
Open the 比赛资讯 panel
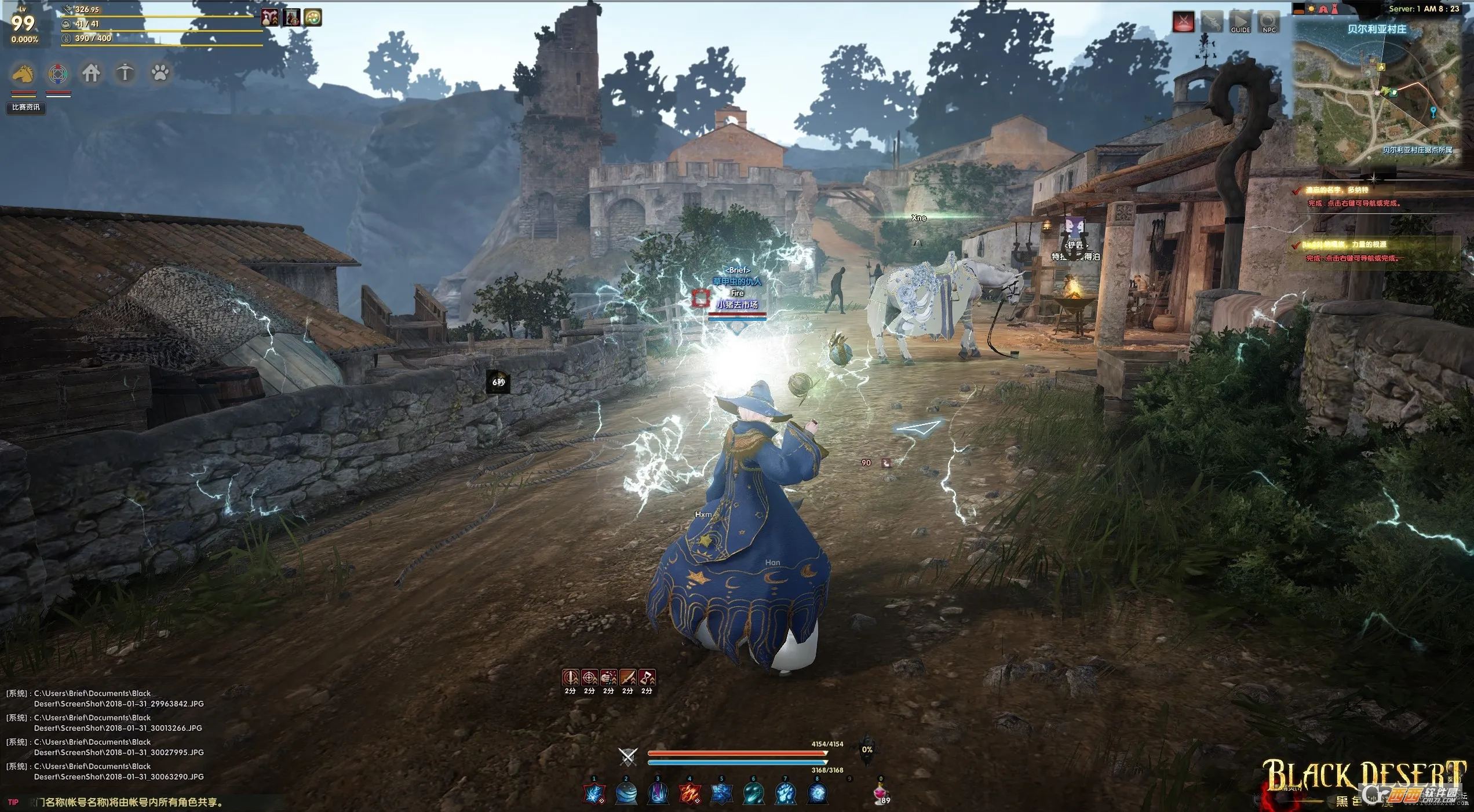(26, 108)
